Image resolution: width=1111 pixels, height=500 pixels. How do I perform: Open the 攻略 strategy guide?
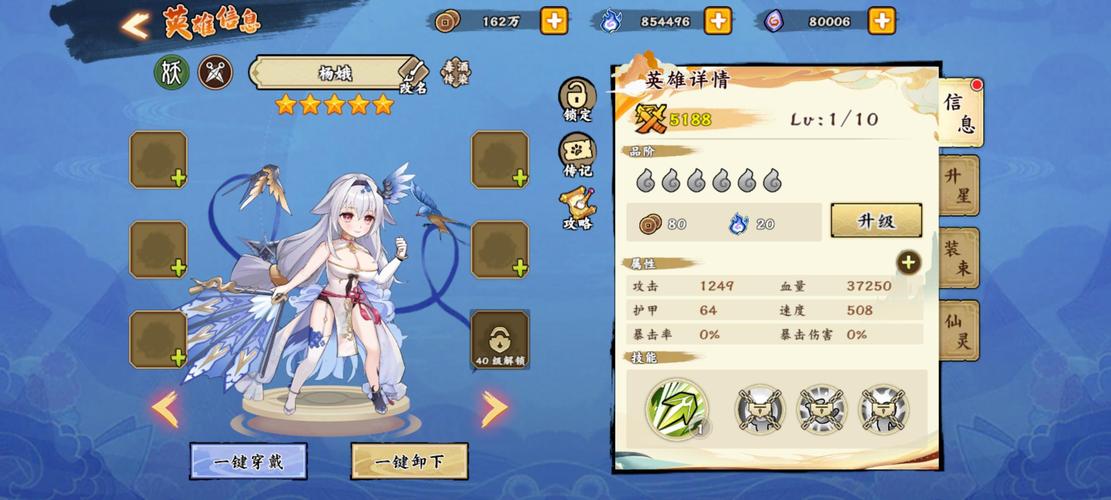(577, 208)
